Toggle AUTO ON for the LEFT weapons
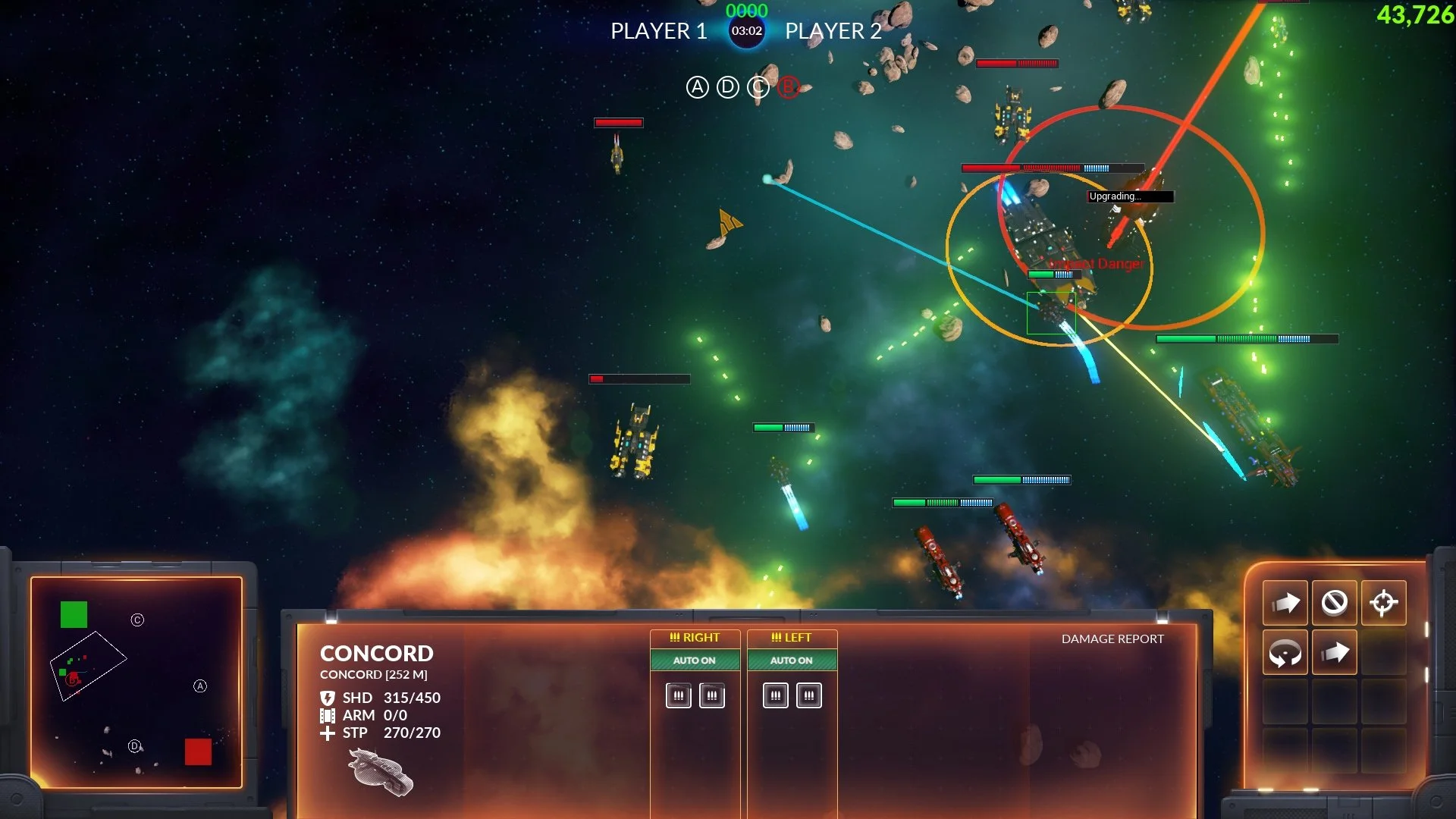Screen dimensions: 1456x819 (x=791, y=661)
